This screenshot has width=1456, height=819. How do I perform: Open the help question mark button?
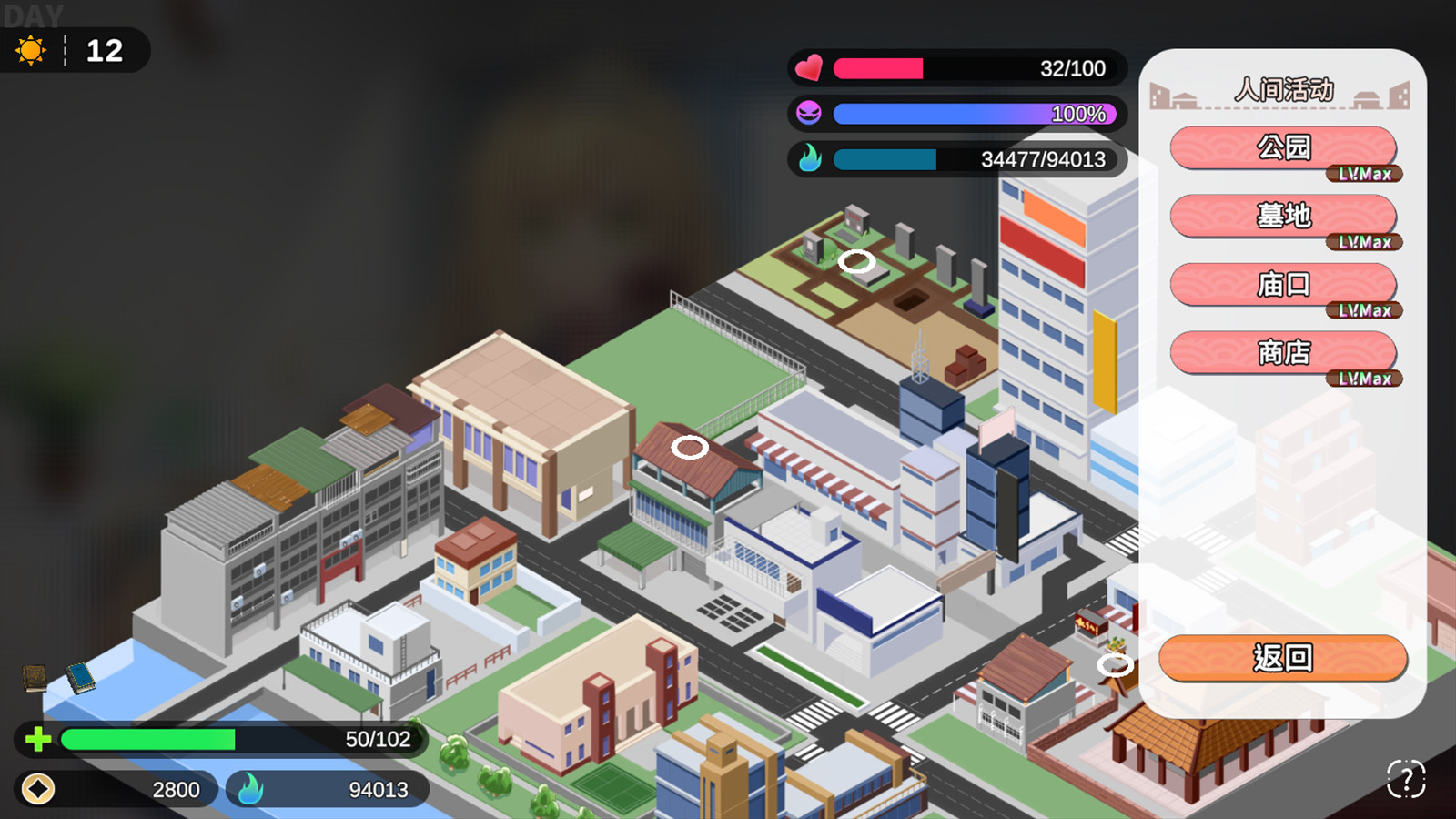click(1406, 778)
